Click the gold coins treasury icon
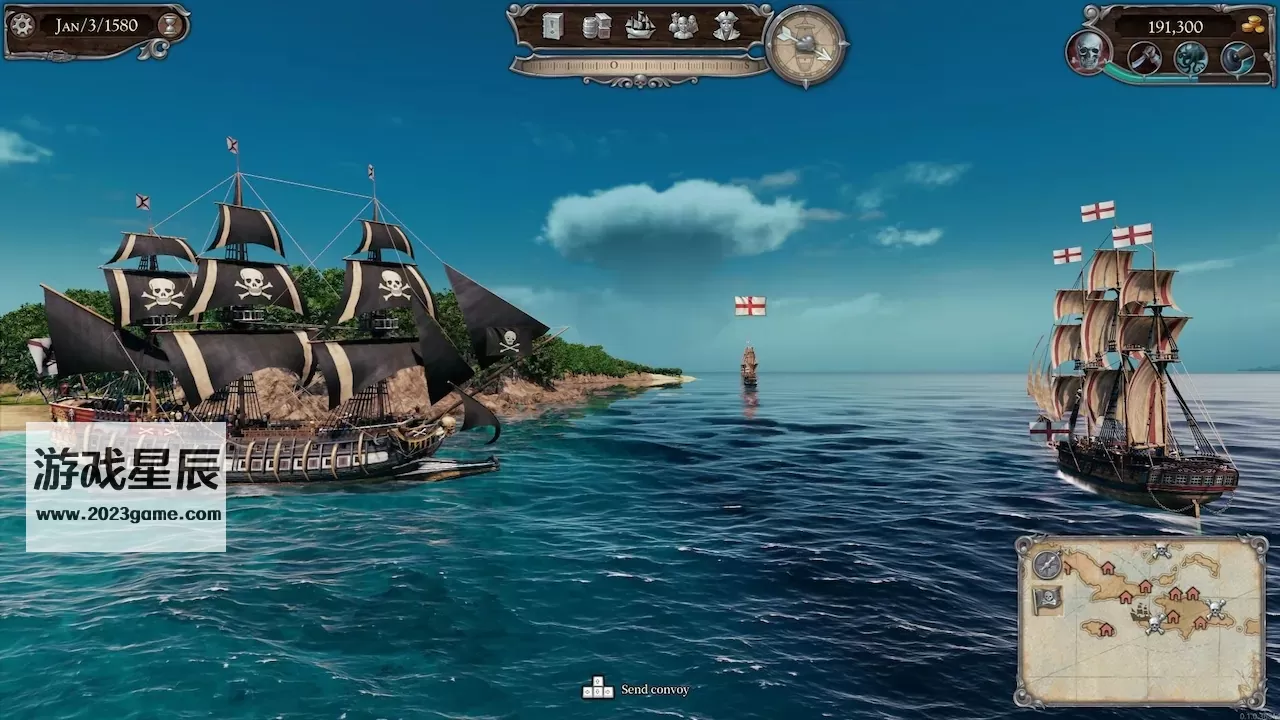 coord(1252,25)
